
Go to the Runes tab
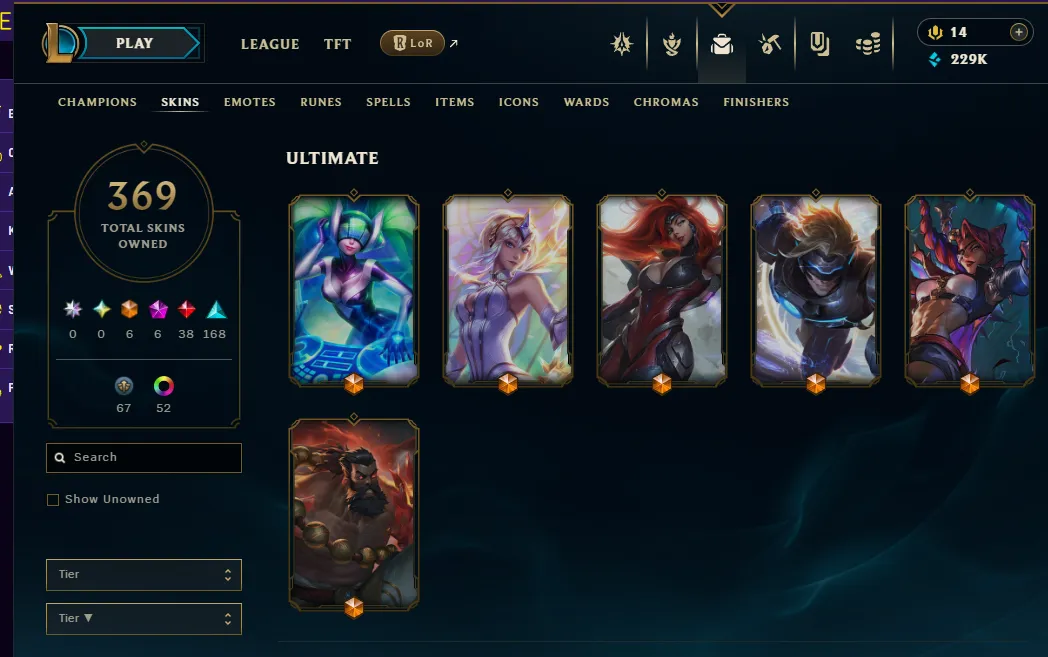(x=321, y=102)
